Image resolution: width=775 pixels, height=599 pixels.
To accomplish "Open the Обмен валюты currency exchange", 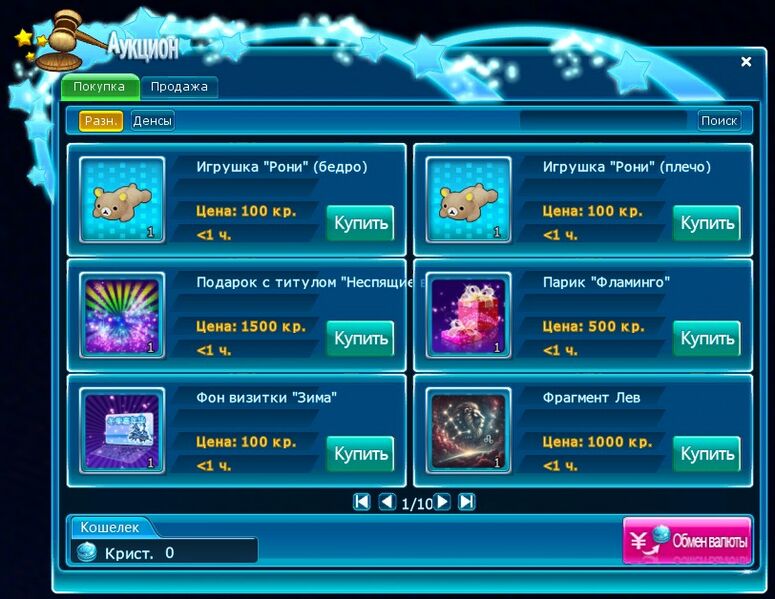I will click(x=686, y=540).
